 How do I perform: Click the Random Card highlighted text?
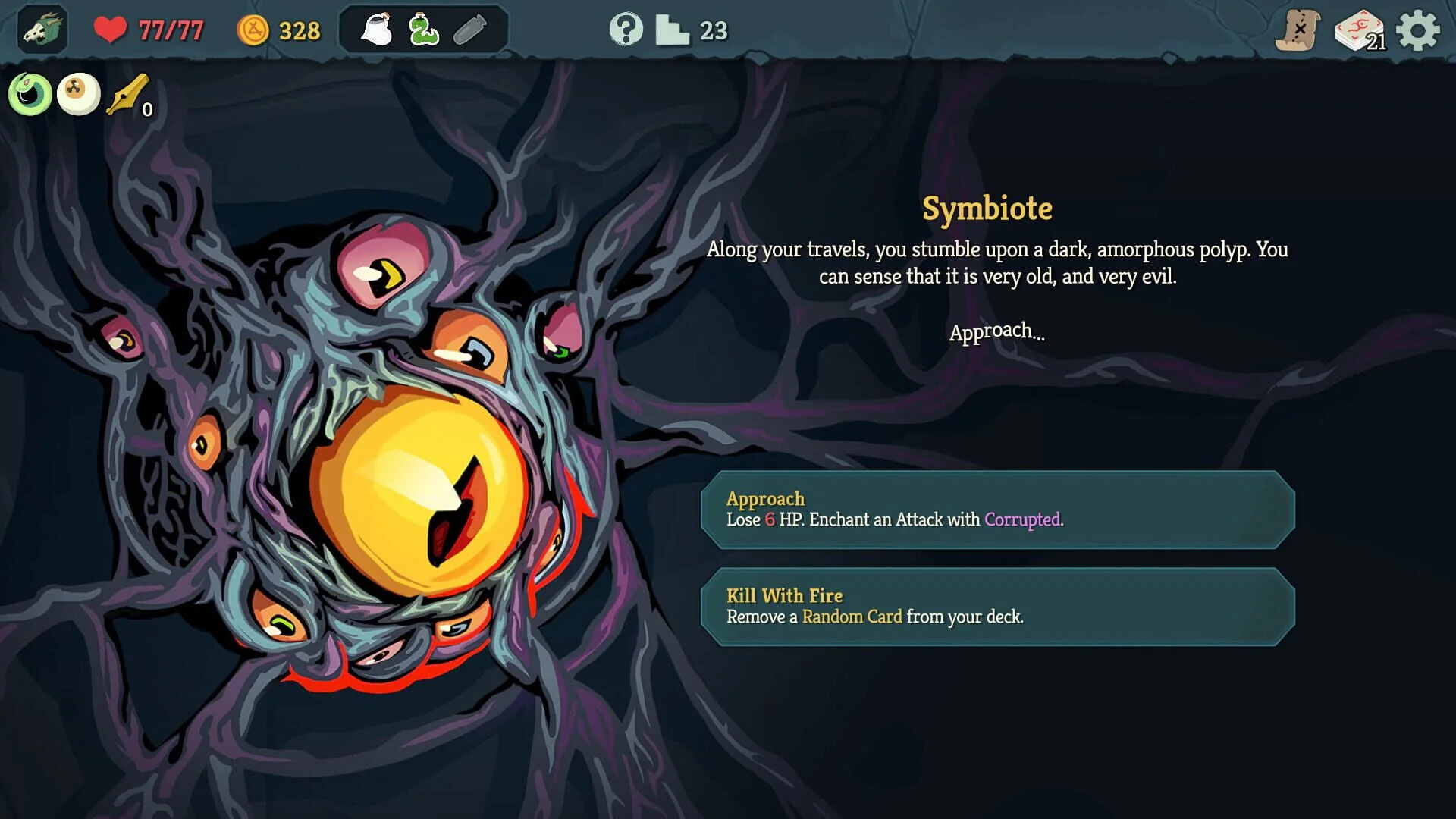[x=852, y=617]
